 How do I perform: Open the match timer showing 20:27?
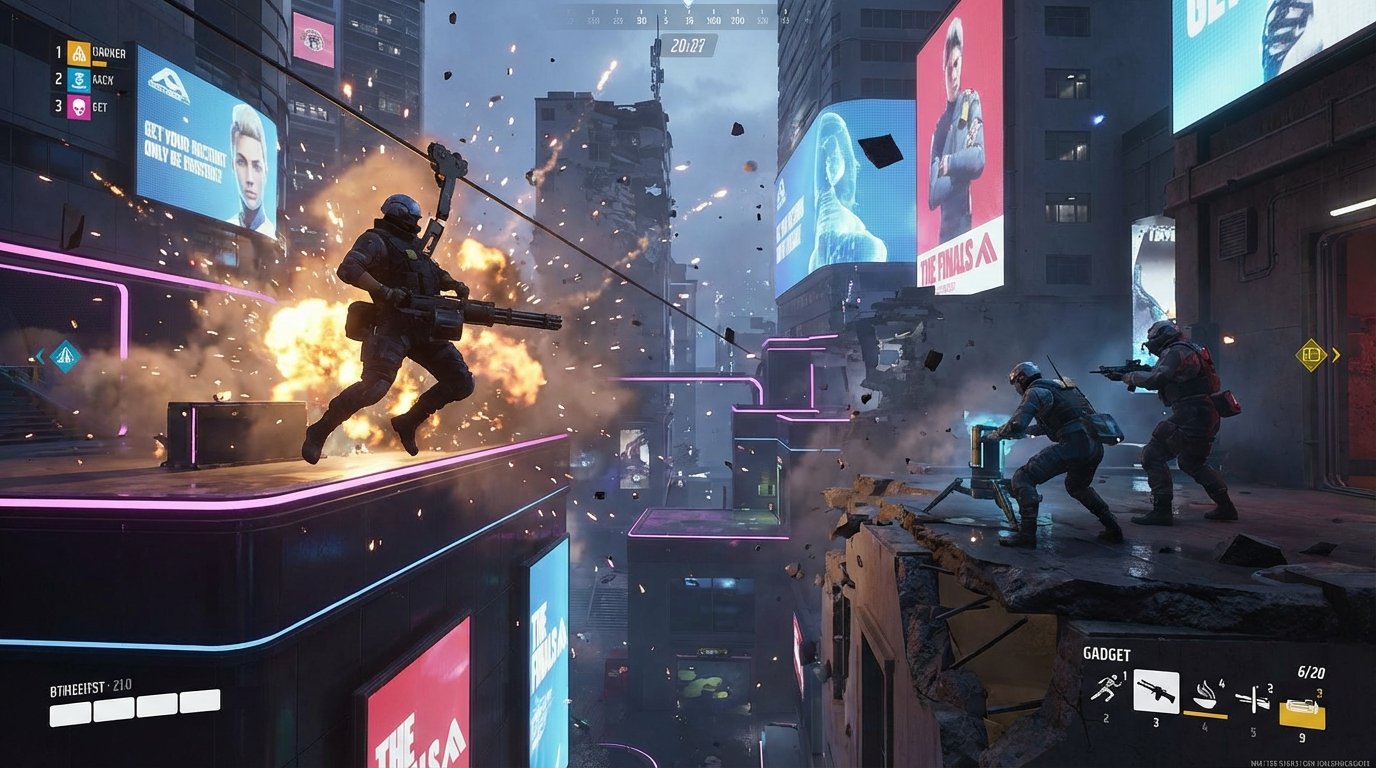point(688,44)
